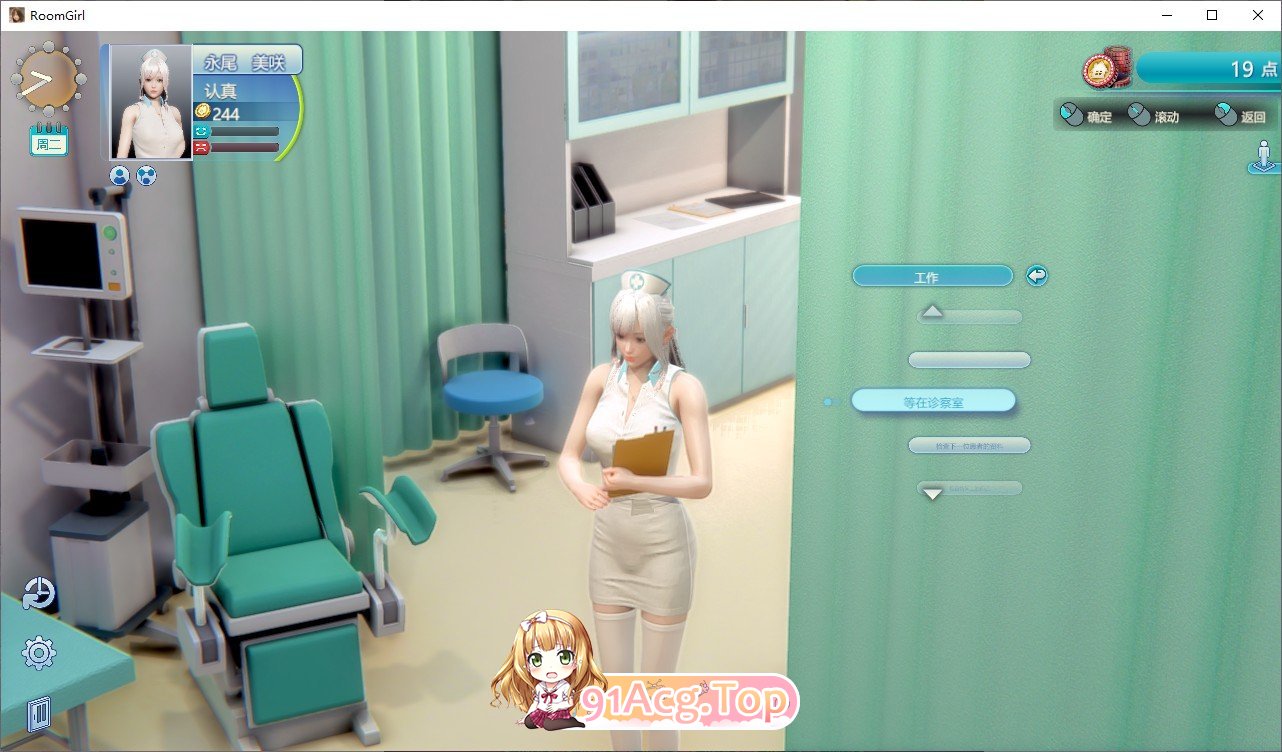Screen dimensions: 1282x752
Task: Open the 周二 calendar icon
Action: [47, 140]
